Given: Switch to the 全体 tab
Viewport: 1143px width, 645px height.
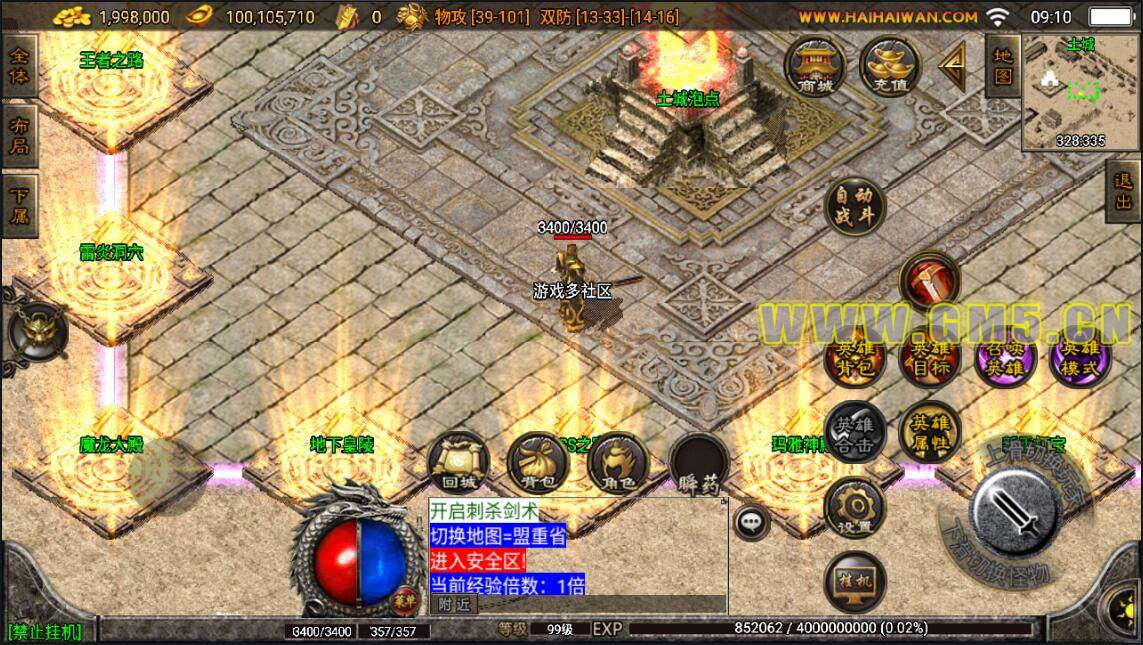Looking at the screenshot, I should click(19, 66).
